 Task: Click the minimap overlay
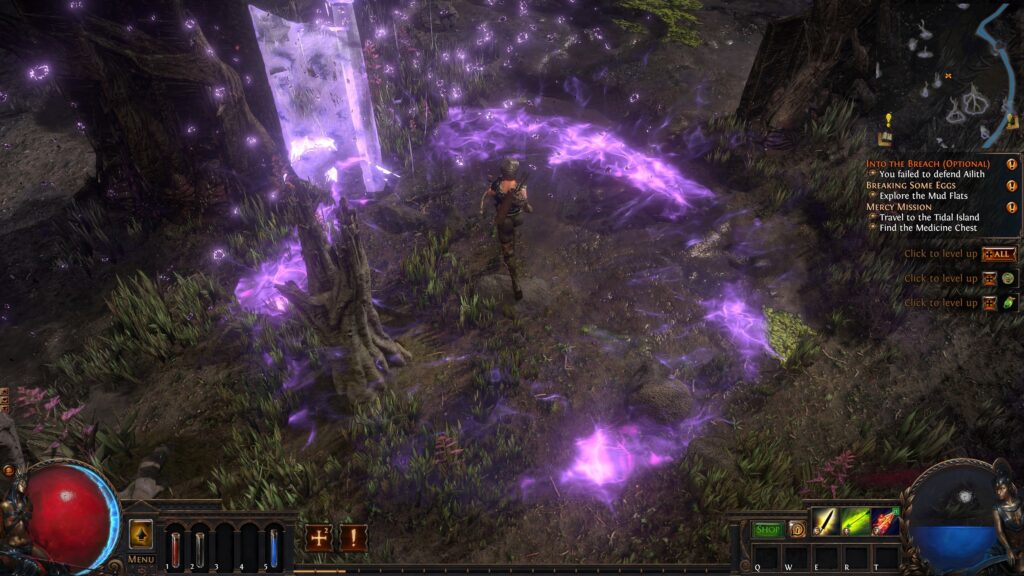click(950, 75)
